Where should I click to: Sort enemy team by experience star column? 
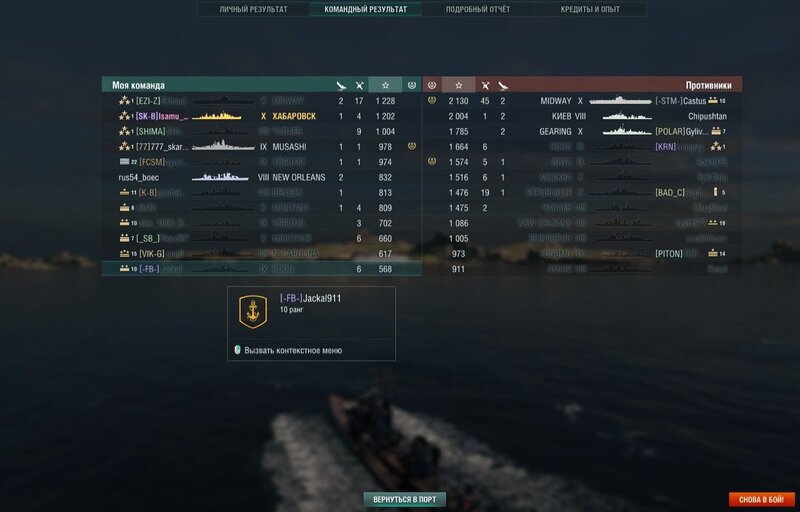coord(459,85)
